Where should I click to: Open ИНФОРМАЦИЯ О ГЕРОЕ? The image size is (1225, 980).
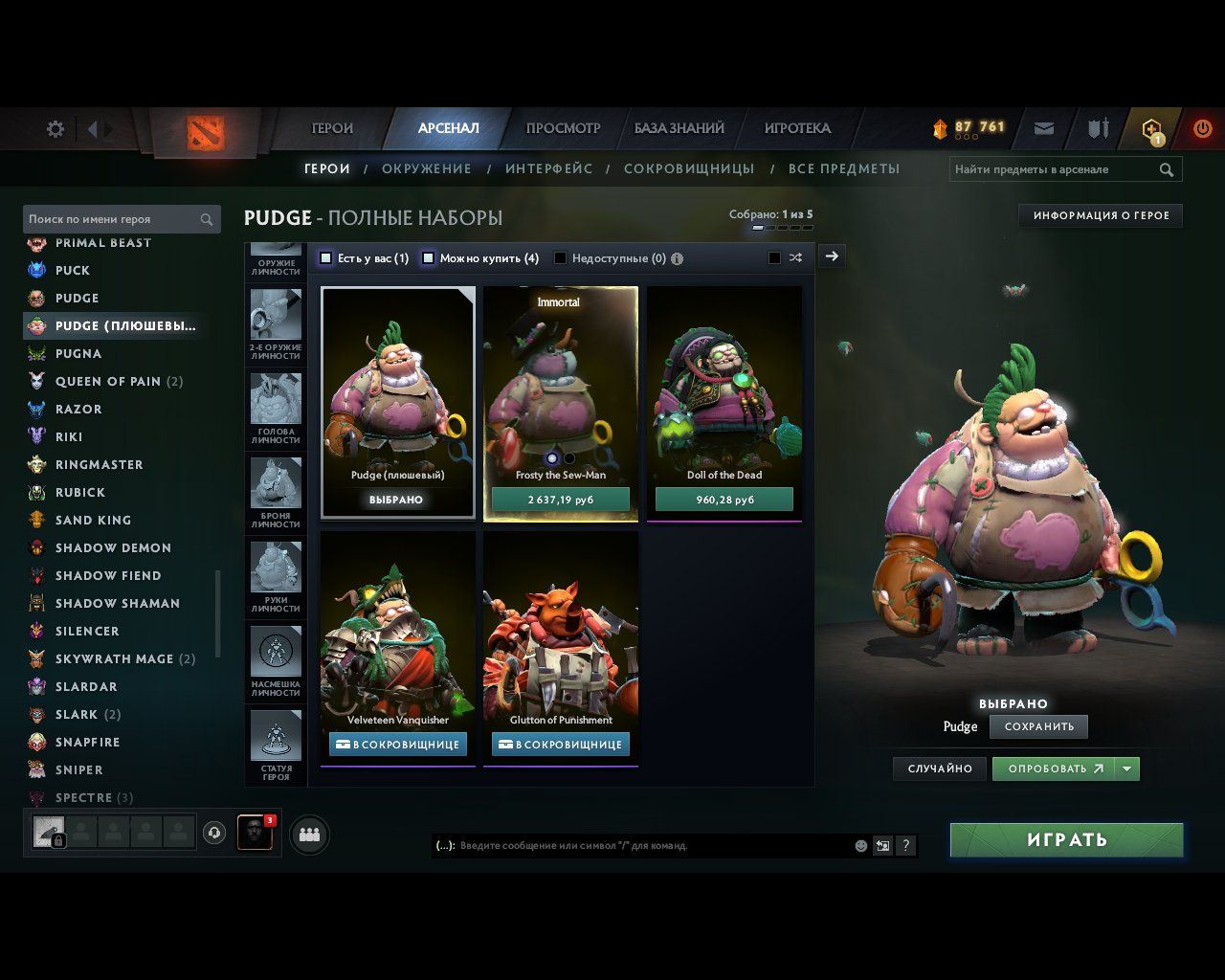point(1101,216)
